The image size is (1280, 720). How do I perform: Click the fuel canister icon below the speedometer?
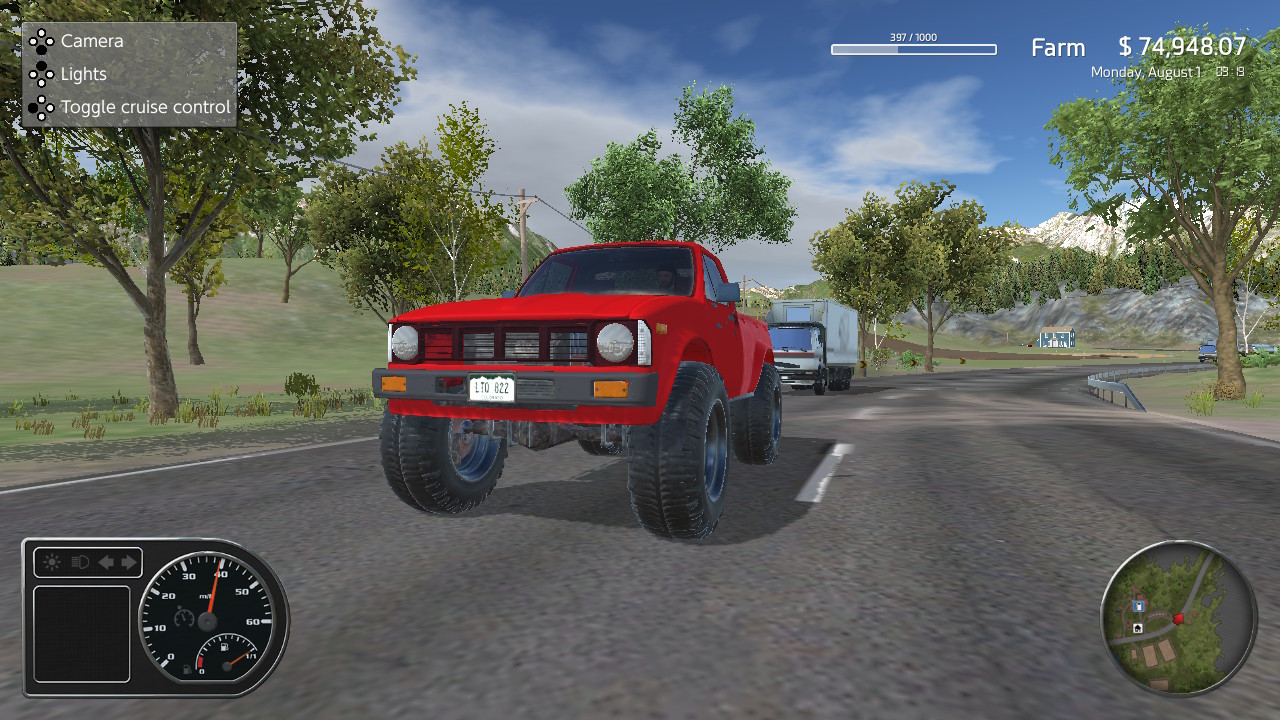click(x=185, y=669)
